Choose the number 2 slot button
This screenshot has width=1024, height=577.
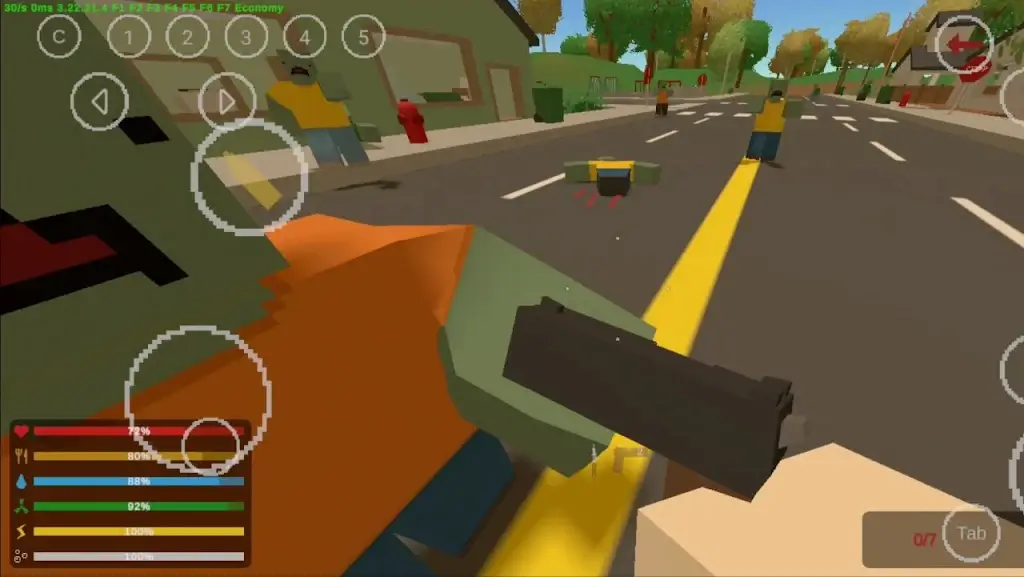(x=187, y=37)
